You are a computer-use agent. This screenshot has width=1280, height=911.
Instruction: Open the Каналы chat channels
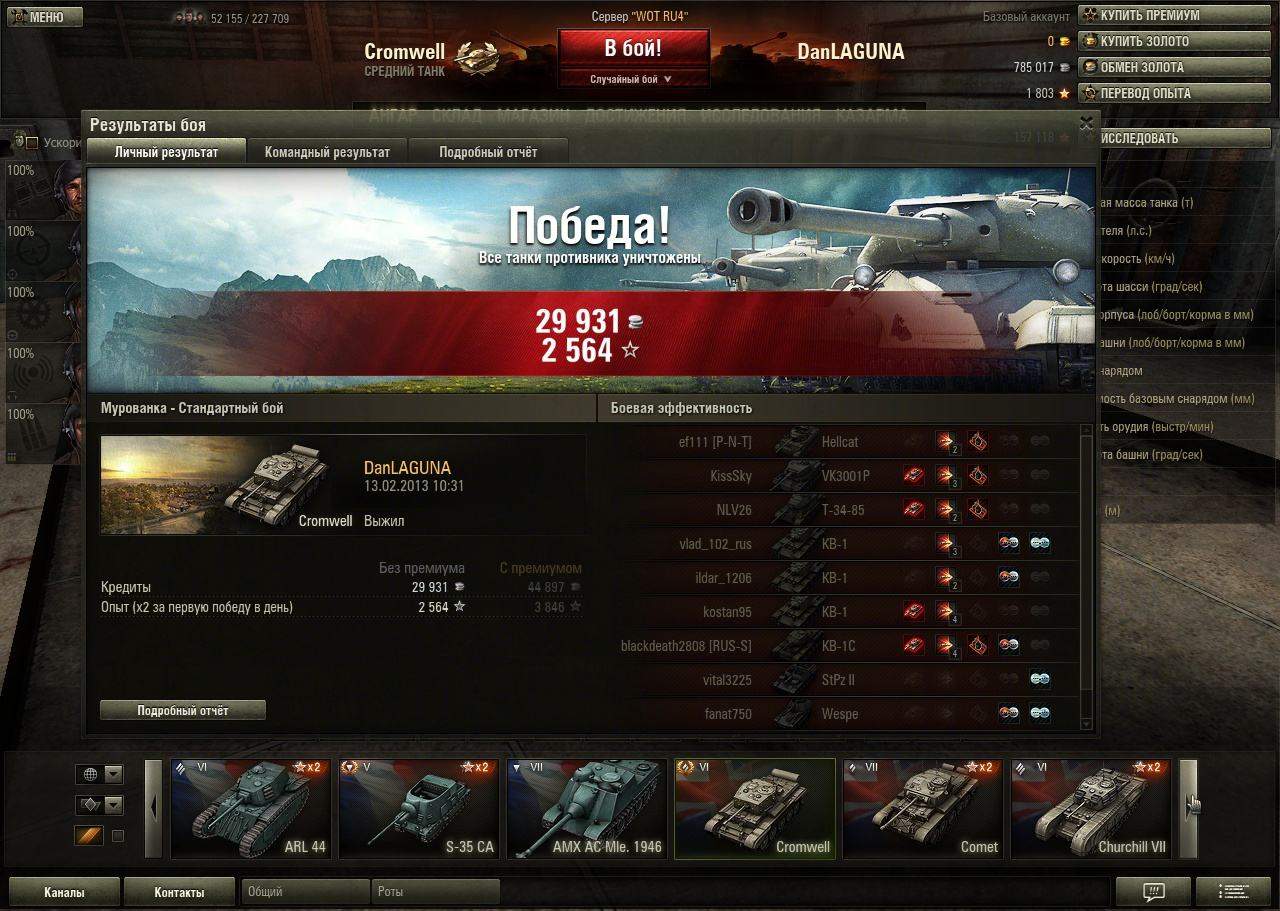64,892
